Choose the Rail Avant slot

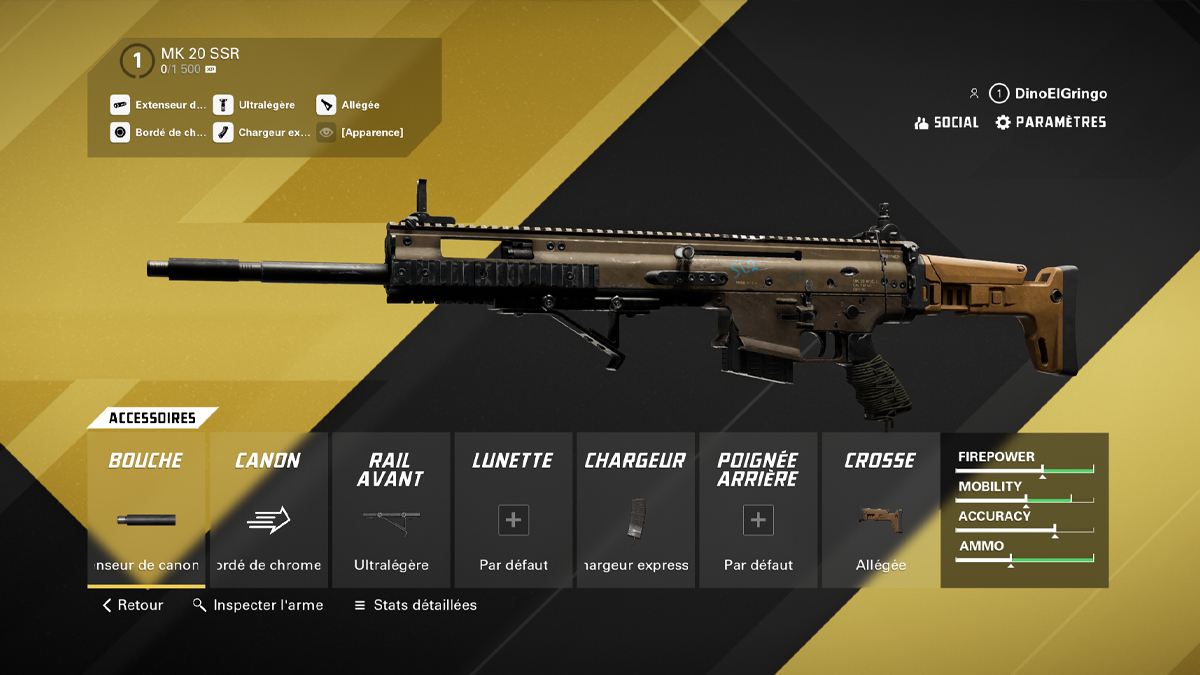(x=391, y=510)
